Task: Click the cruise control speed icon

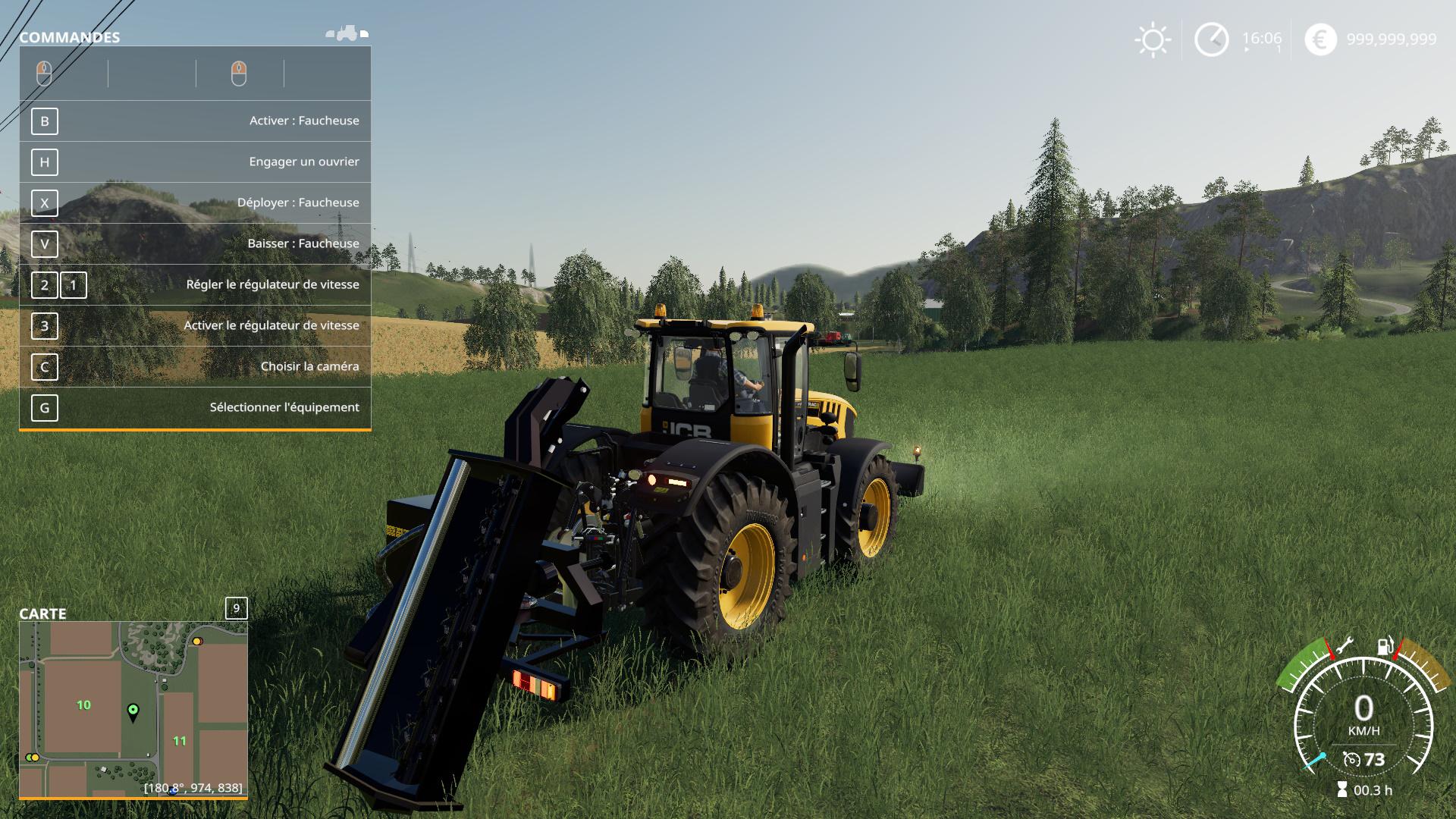Action: click(1351, 760)
